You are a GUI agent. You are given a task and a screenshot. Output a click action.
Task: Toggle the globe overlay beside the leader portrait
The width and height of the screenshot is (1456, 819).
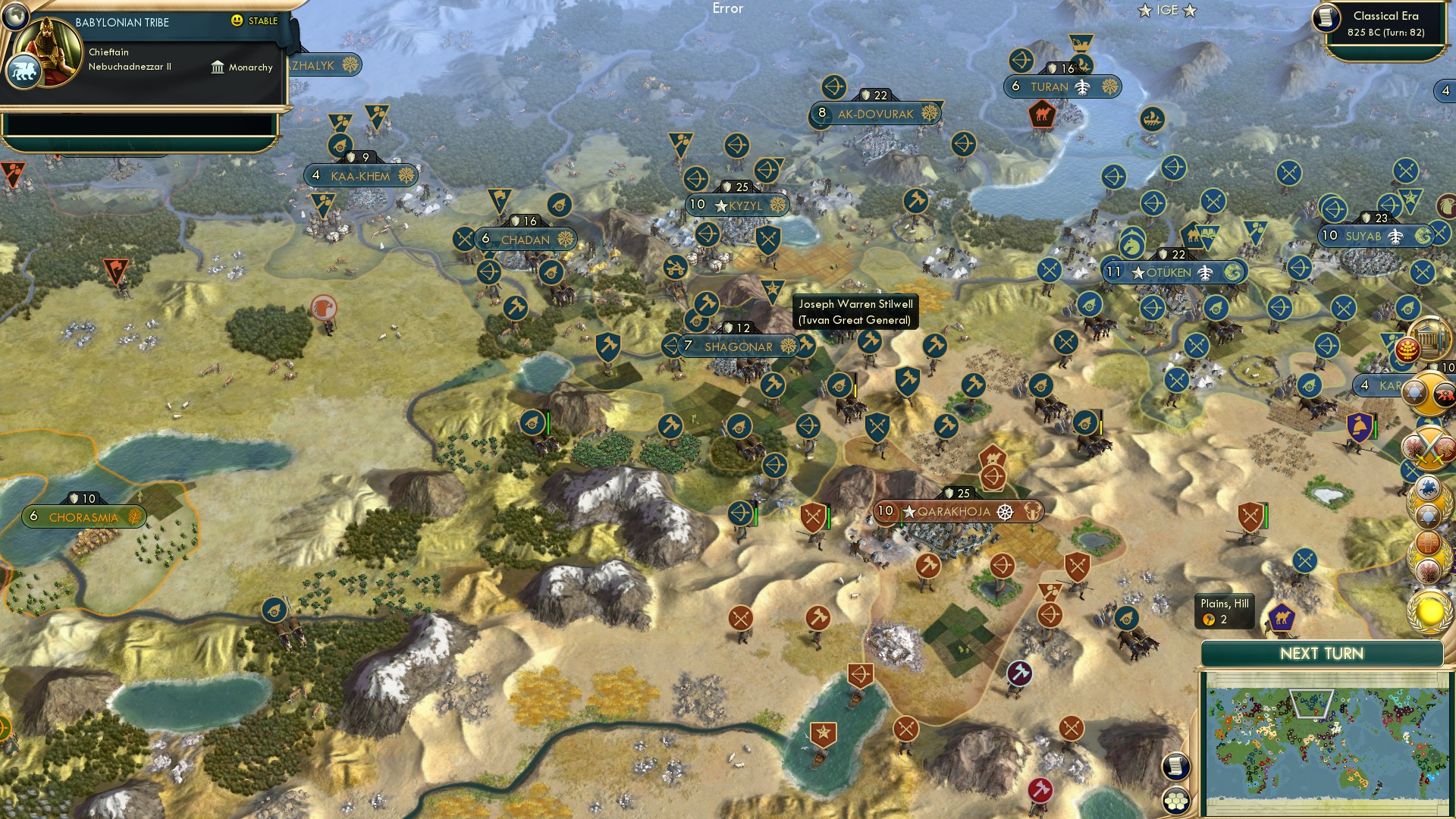click(15, 17)
